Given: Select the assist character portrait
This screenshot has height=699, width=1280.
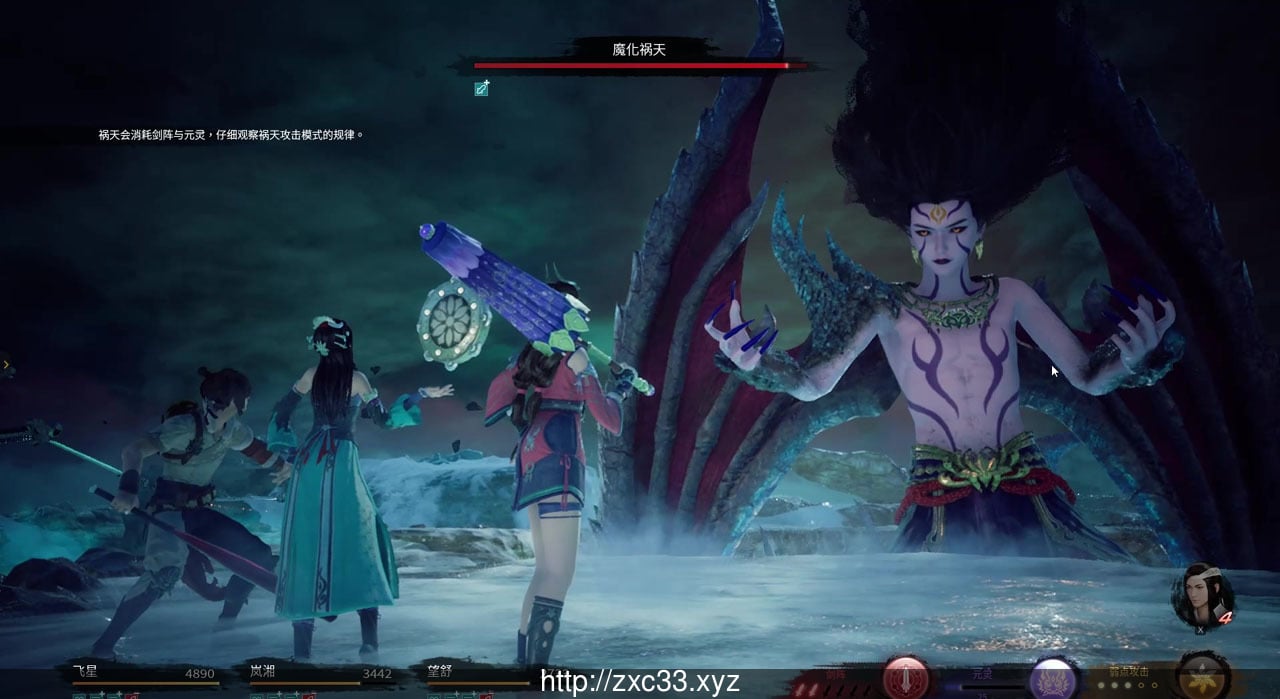Looking at the screenshot, I should (1203, 596).
